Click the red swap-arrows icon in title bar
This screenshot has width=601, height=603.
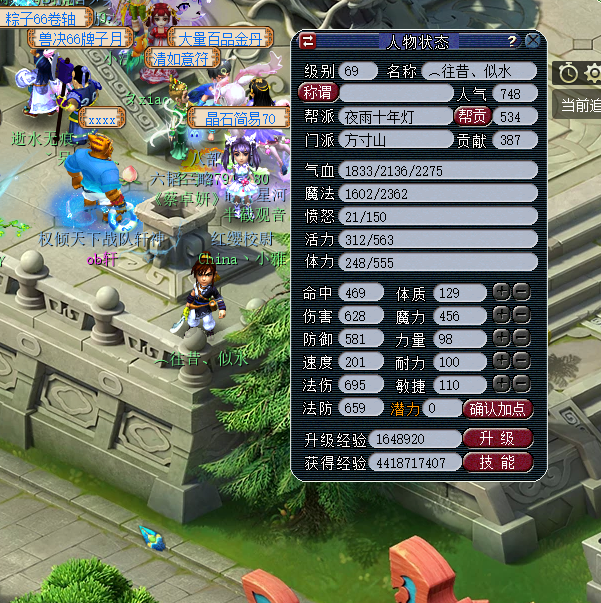point(308,41)
